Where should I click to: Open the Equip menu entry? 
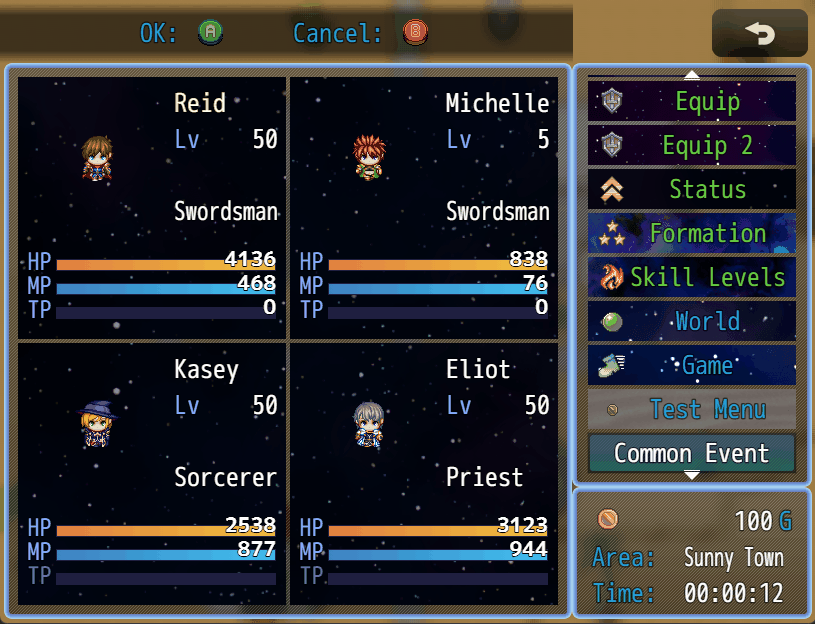coord(692,101)
